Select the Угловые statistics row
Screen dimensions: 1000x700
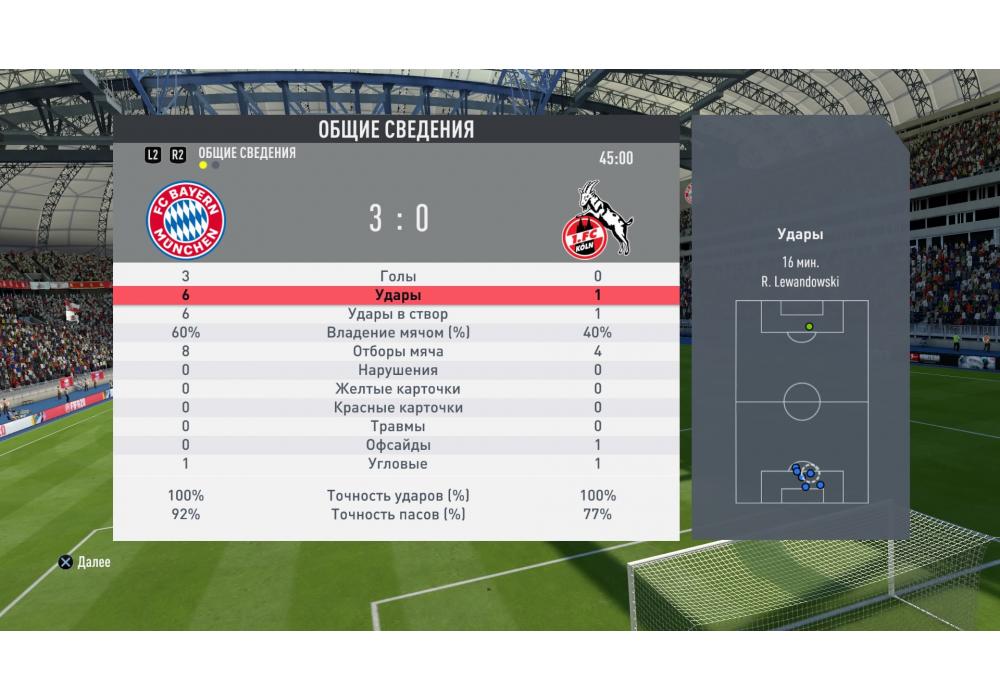(397, 464)
